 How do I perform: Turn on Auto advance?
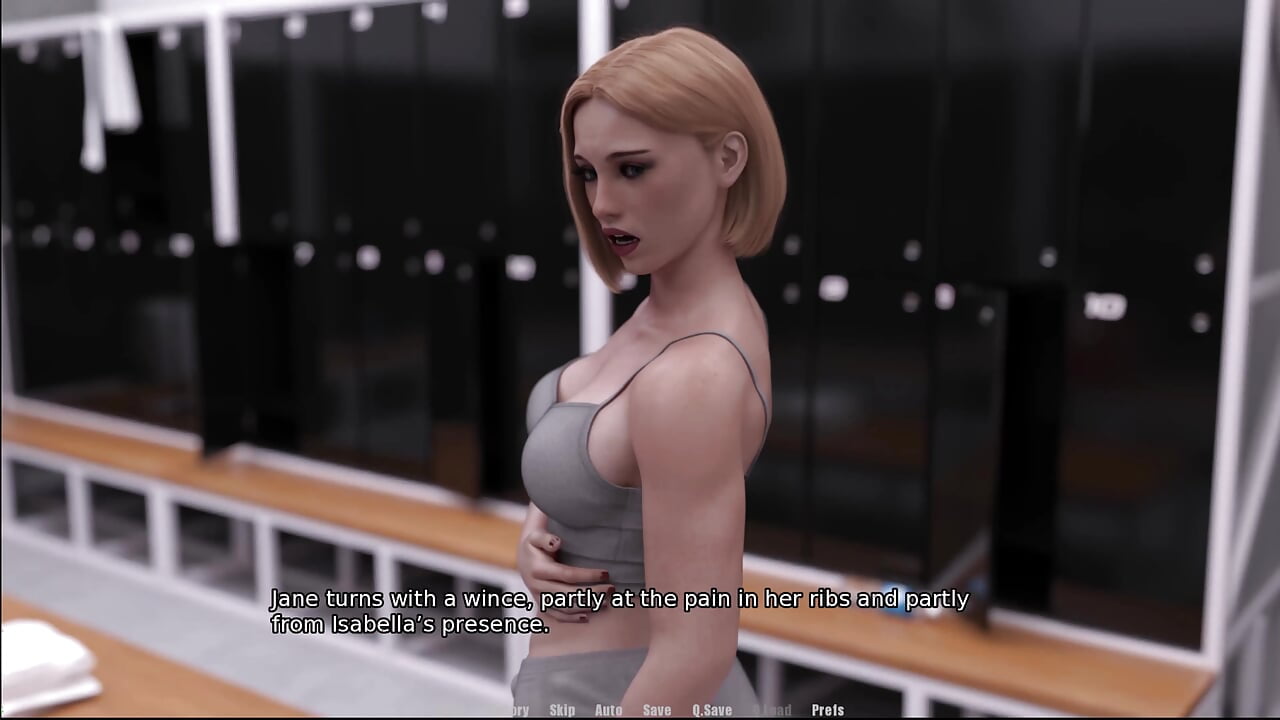tap(608, 710)
